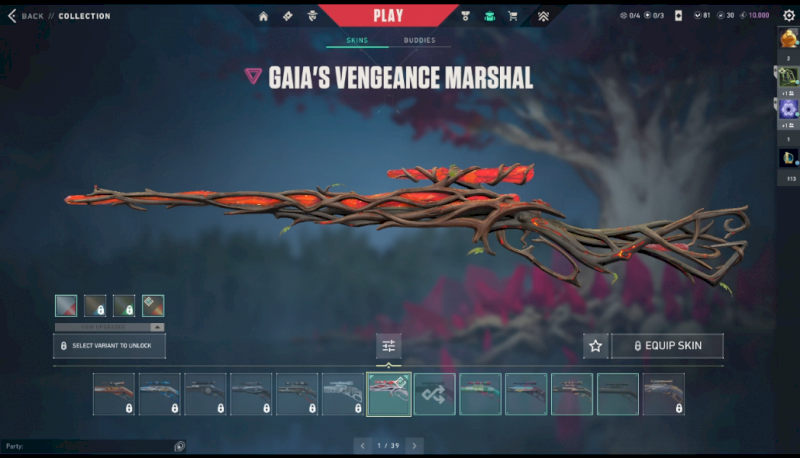800x458 pixels.
Task: Open the home screen icon
Action: (x=263, y=16)
